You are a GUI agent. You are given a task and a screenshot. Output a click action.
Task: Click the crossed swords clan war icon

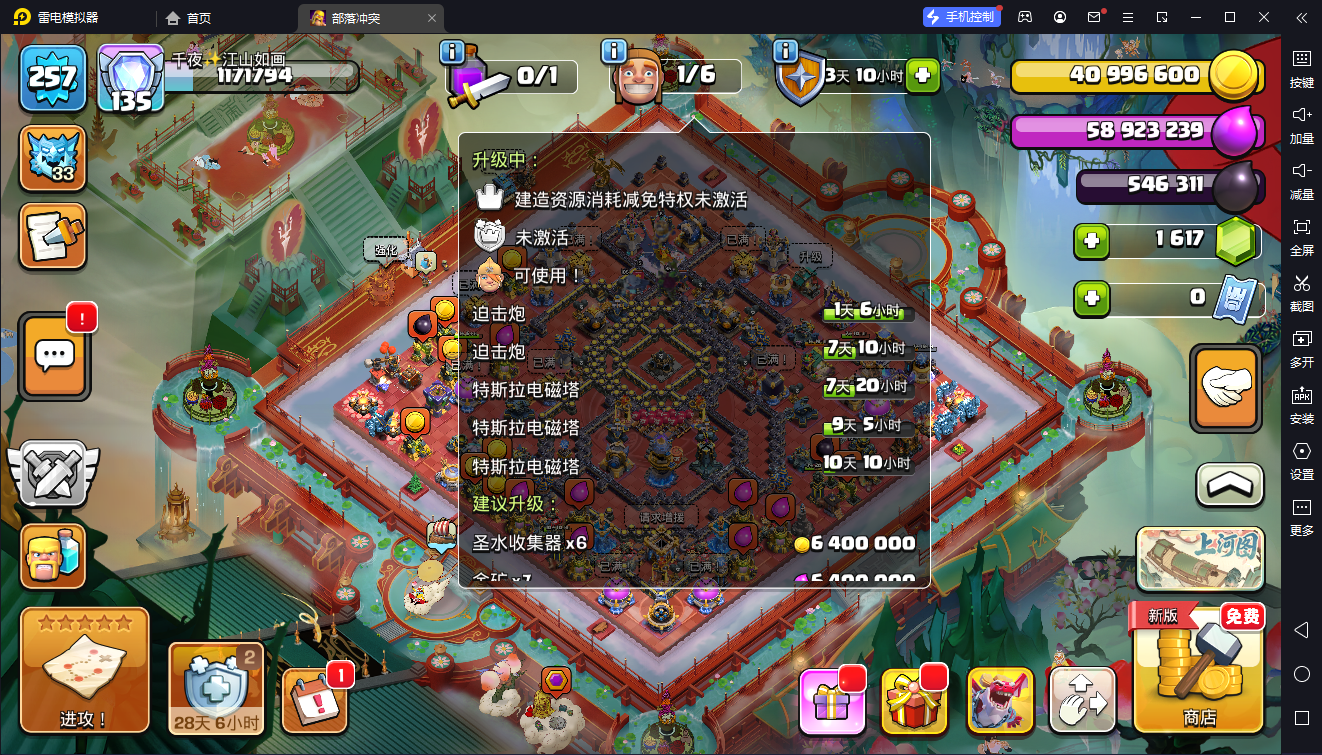tap(52, 470)
